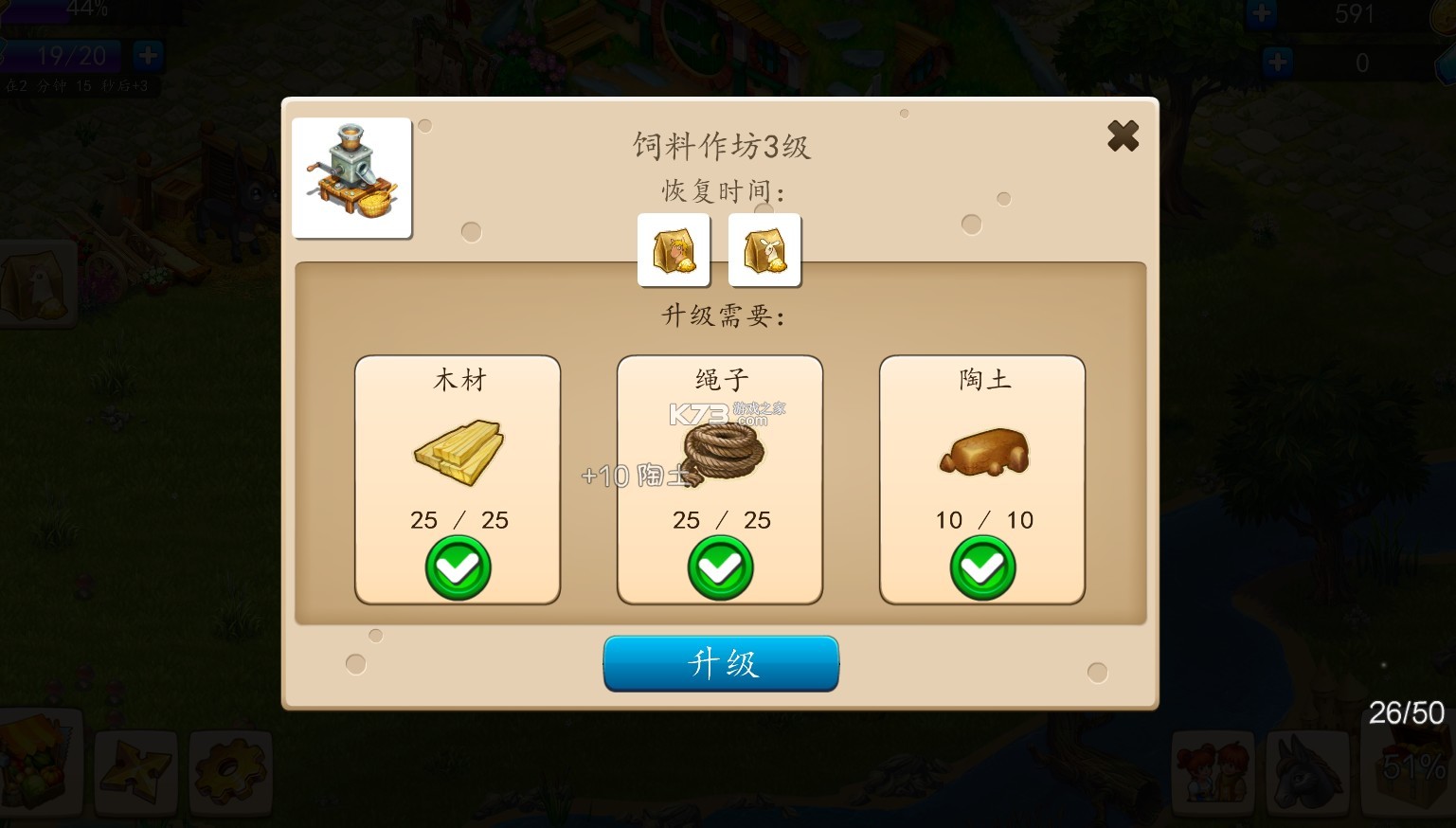Open the donkey icon menu
The height and width of the screenshot is (828, 1456).
[x=1307, y=772]
